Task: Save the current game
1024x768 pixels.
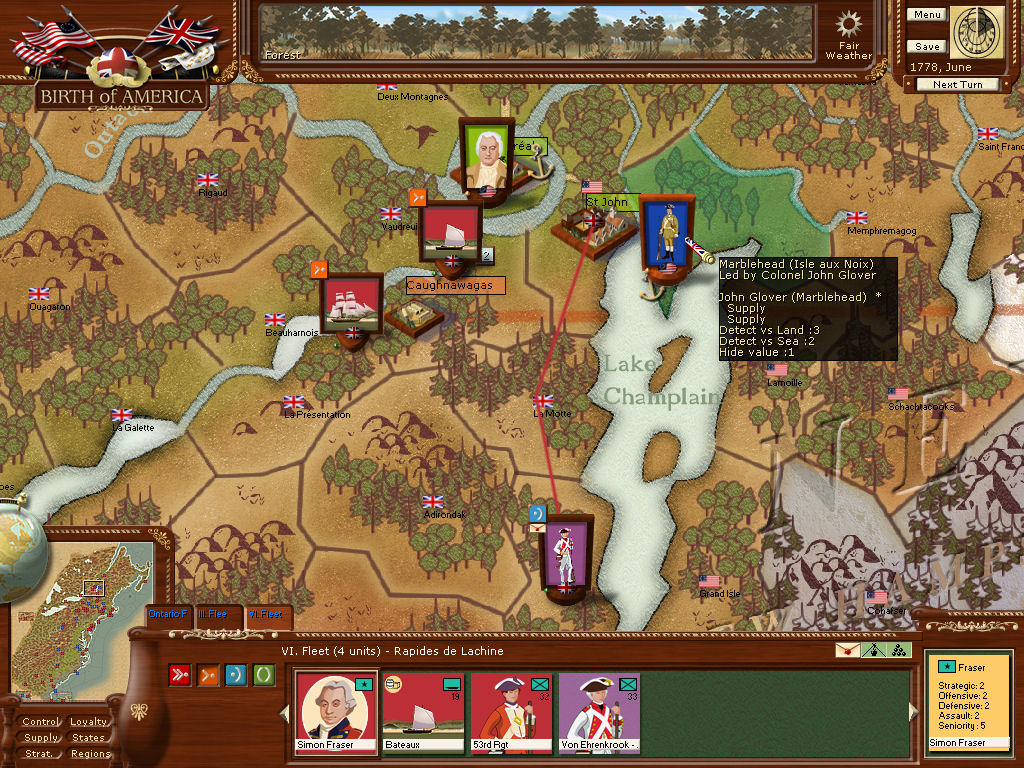Action: (927, 47)
